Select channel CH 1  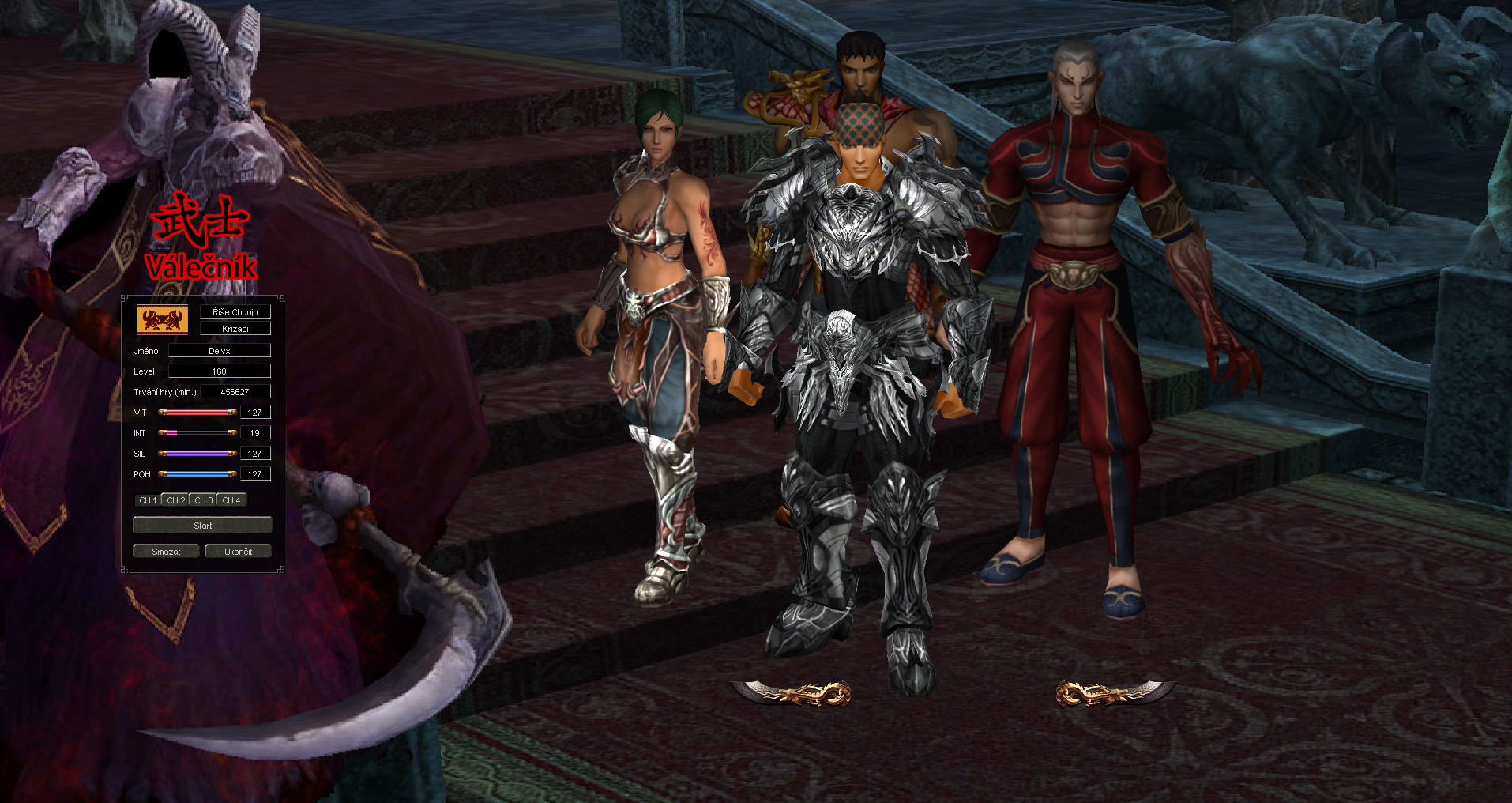(x=148, y=500)
